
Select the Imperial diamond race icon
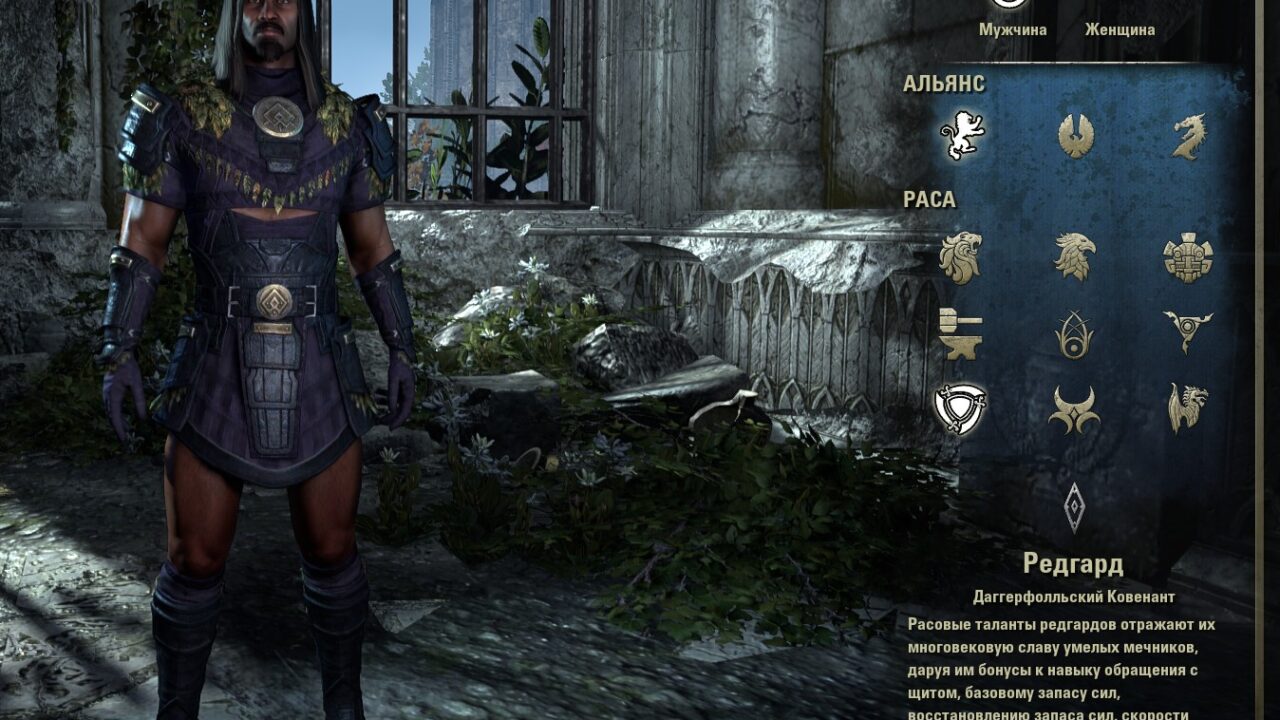[x=1075, y=507]
